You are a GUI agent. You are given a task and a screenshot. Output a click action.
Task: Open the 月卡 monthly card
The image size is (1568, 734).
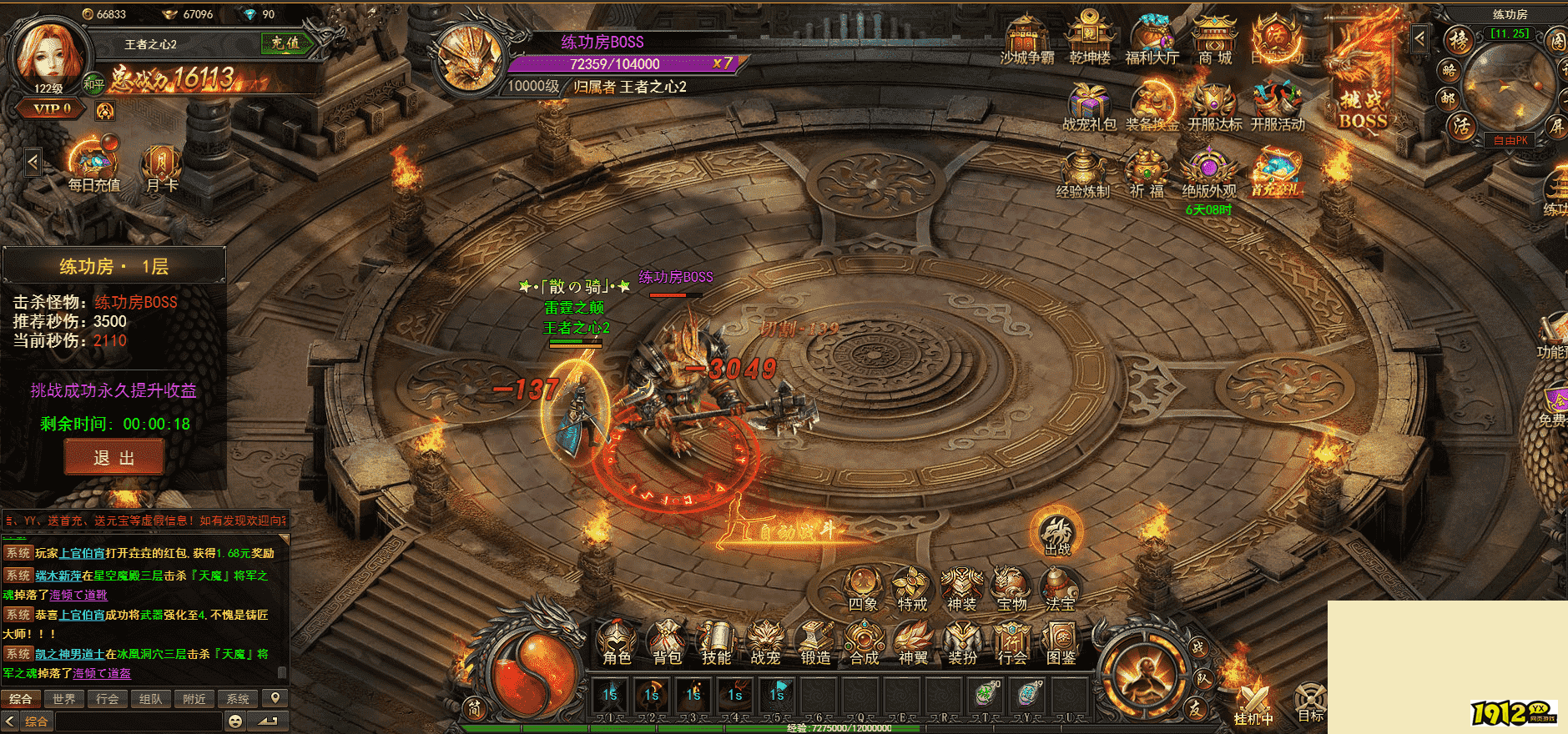(x=161, y=167)
